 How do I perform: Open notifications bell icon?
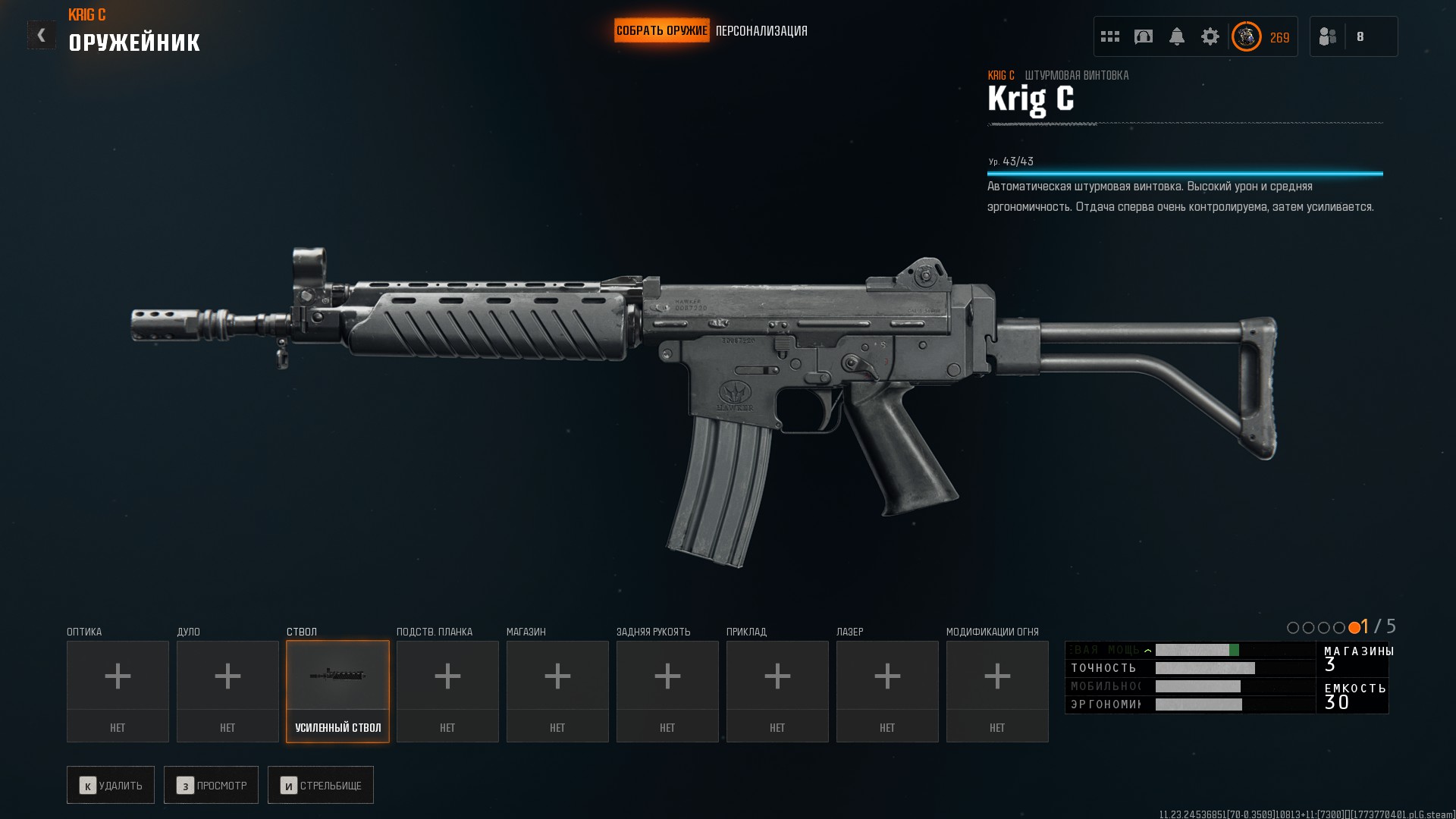(1177, 36)
